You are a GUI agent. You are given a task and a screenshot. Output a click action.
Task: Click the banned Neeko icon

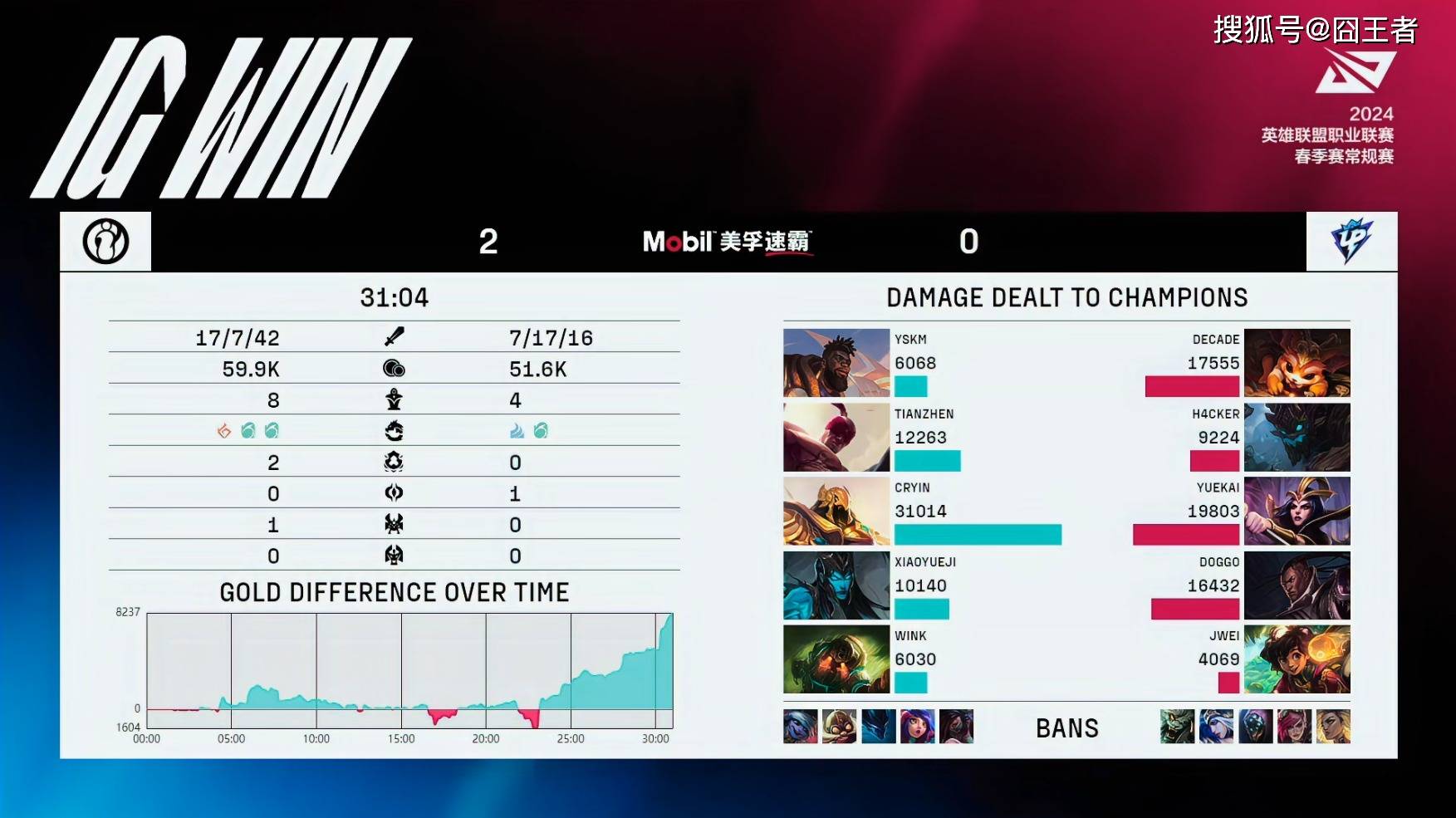[x=917, y=727]
